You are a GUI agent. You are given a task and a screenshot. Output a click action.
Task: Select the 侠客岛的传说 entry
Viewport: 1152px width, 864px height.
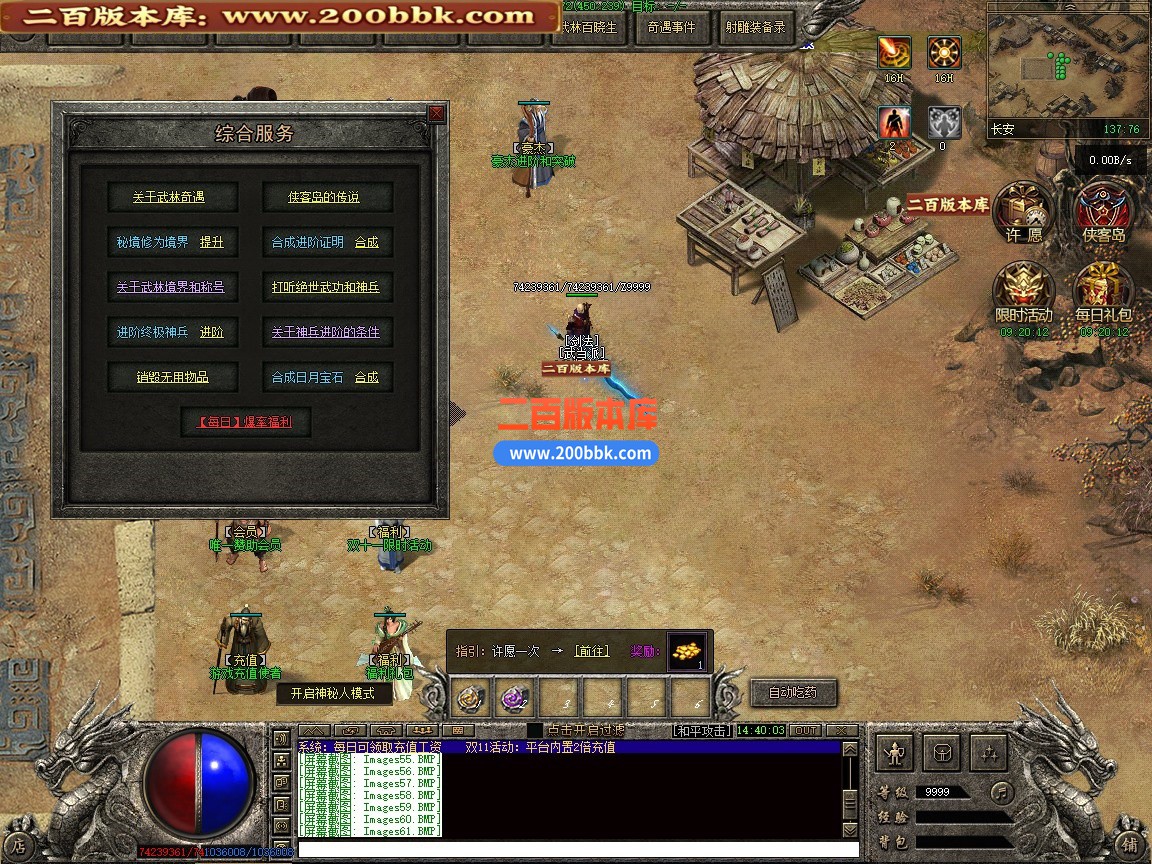point(323,197)
